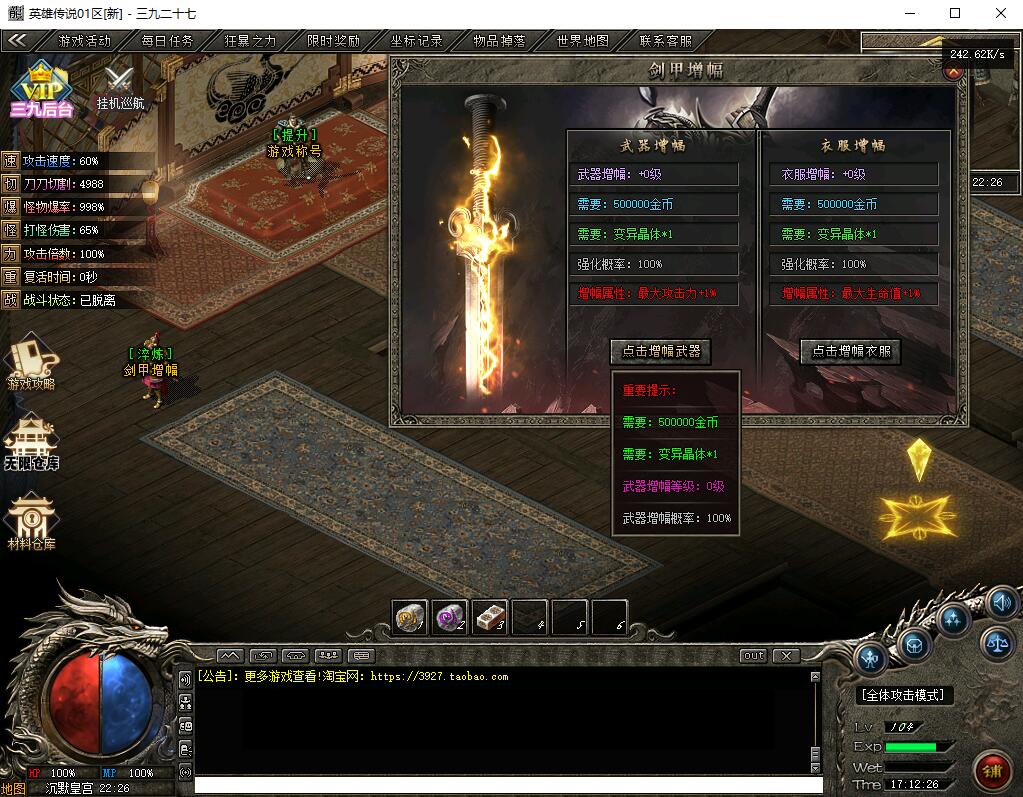Open the 材料仓库 materials warehouse
Viewport: 1023px width, 797px height.
[31, 522]
